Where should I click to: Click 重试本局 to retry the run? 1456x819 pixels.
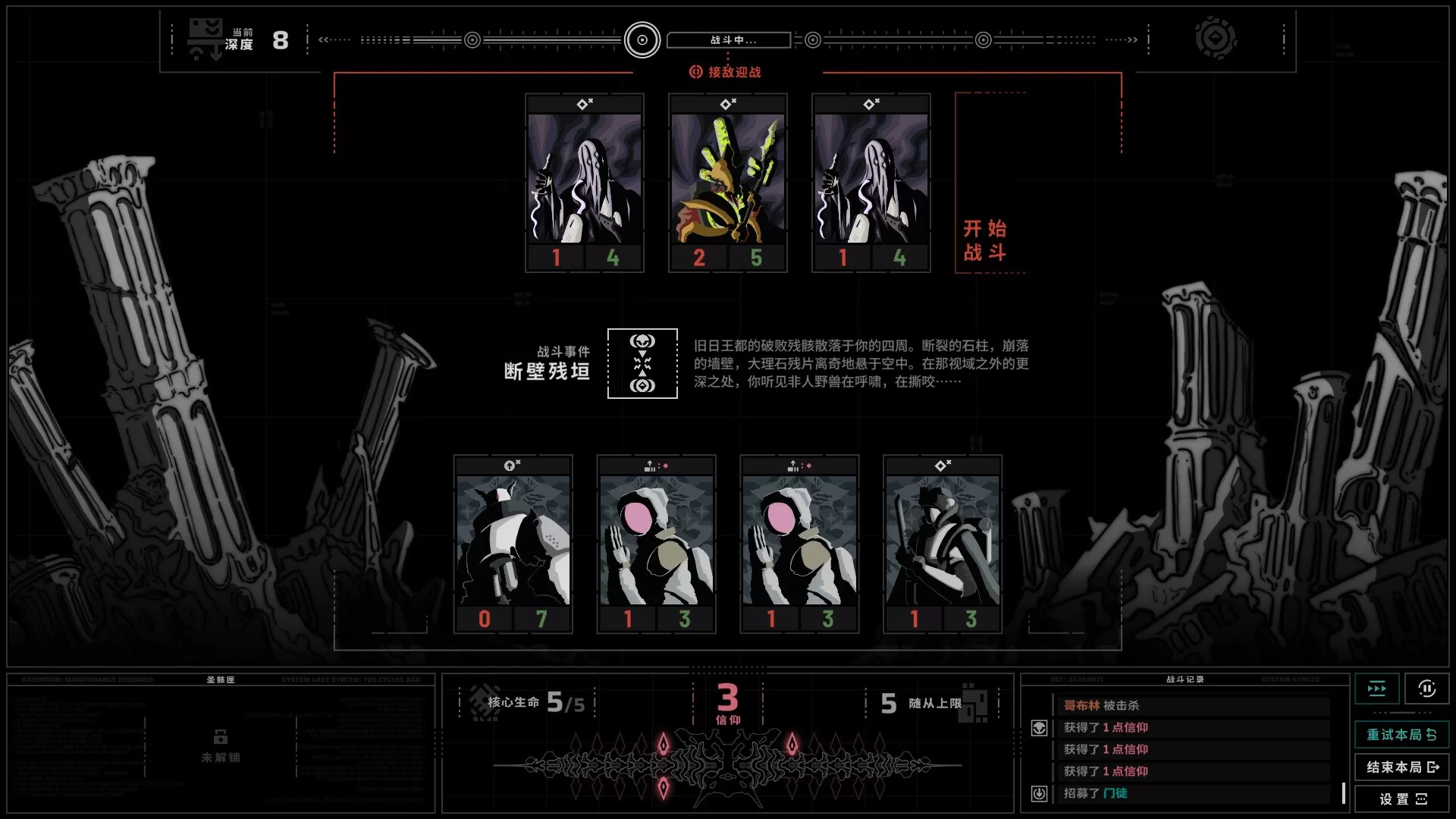(x=1402, y=735)
